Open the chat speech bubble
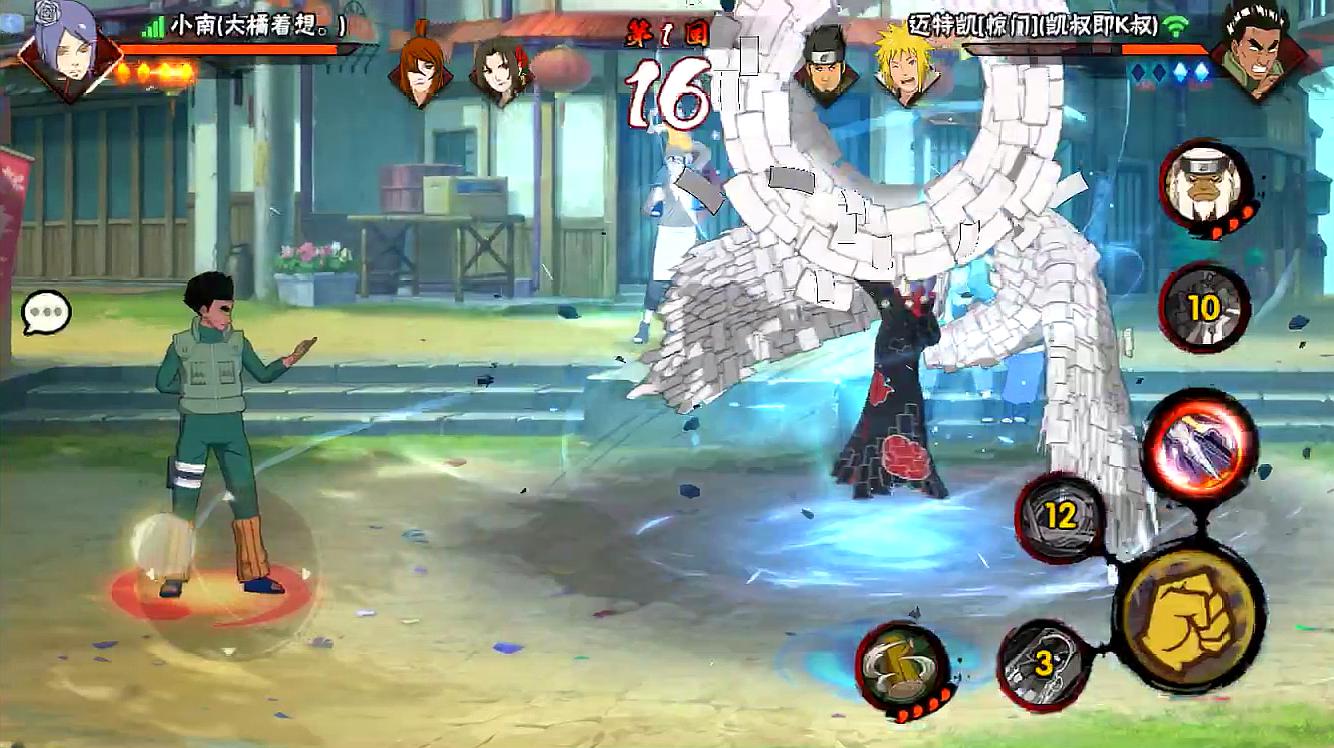The height and width of the screenshot is (748, 1334). tap(46, 314)
